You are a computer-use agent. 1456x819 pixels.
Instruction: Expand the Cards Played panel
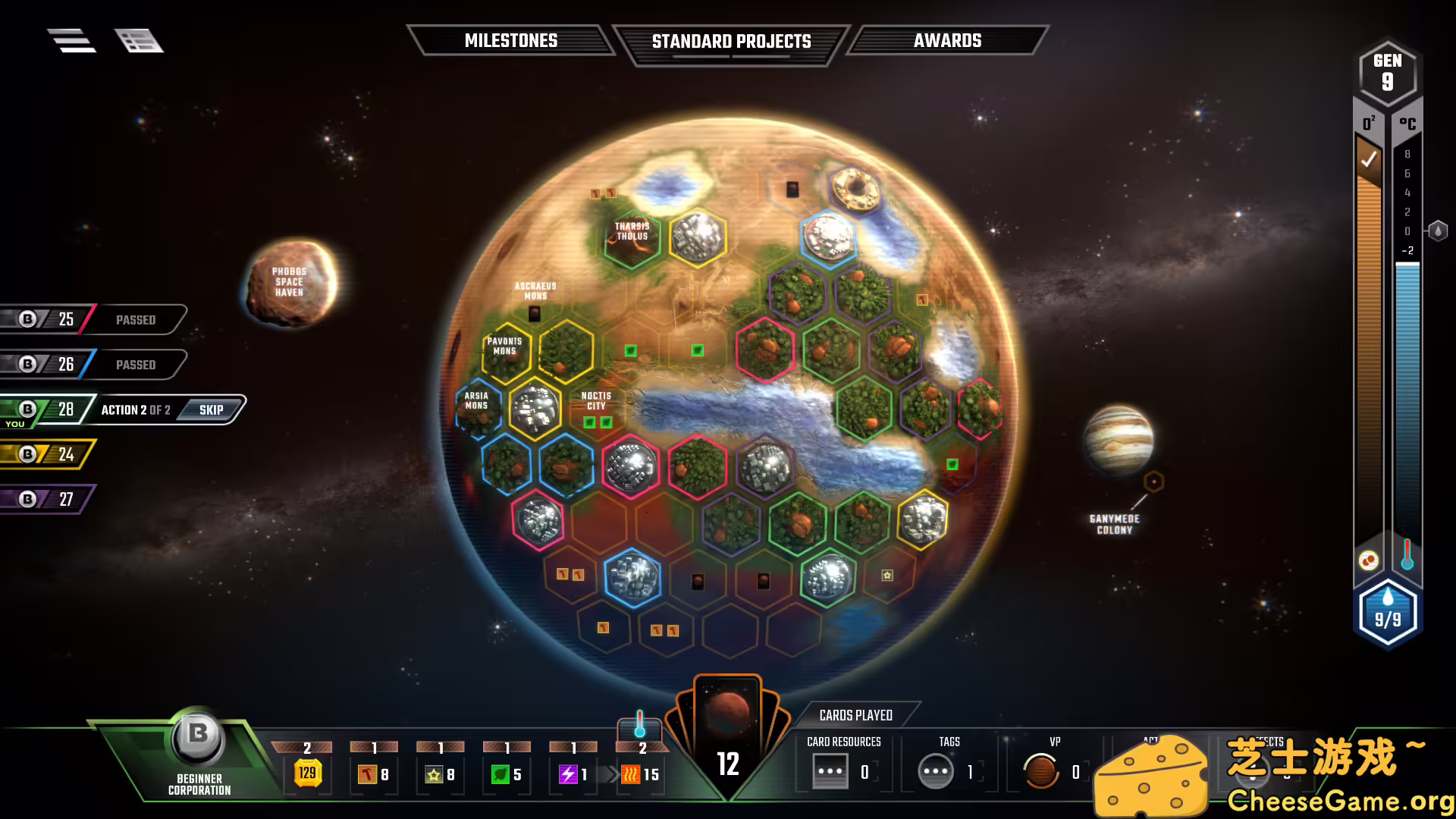[x=855, y=715]
